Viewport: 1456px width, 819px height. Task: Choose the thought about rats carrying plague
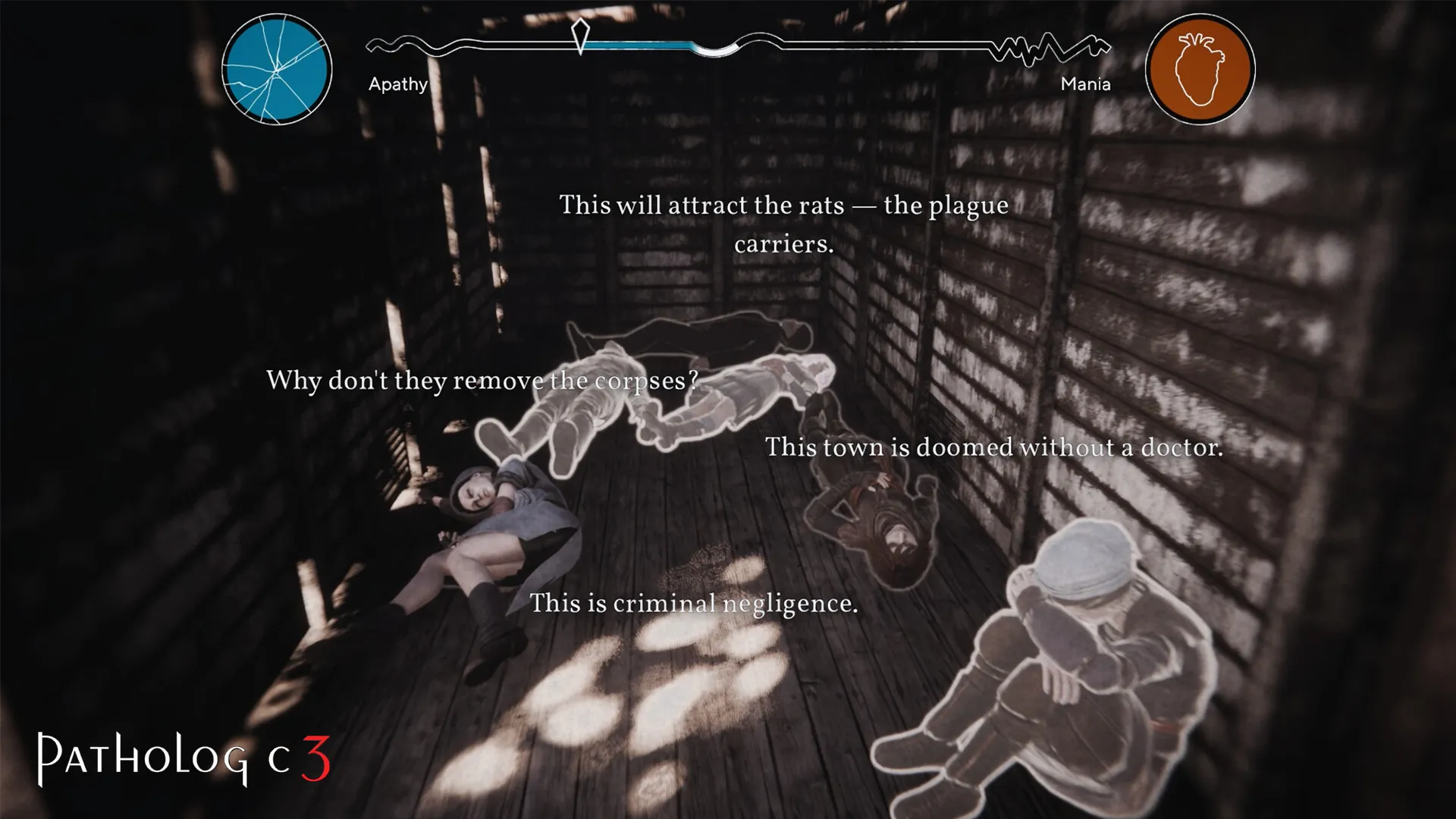[x=783, y=224]
